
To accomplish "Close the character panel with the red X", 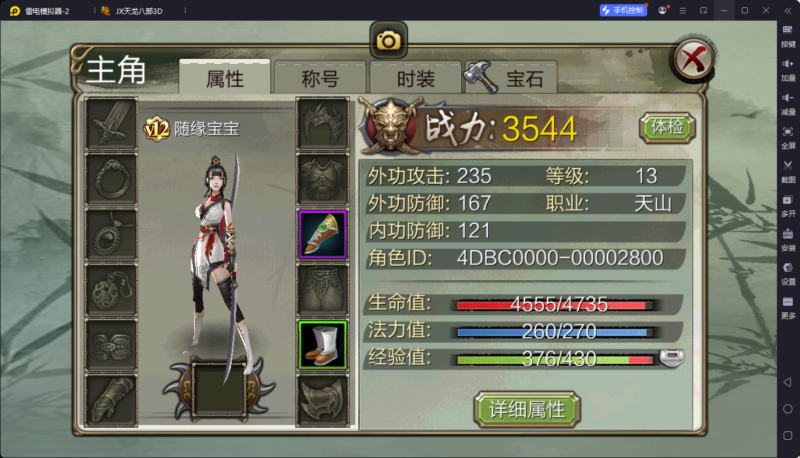I will (x=691, y=60).
